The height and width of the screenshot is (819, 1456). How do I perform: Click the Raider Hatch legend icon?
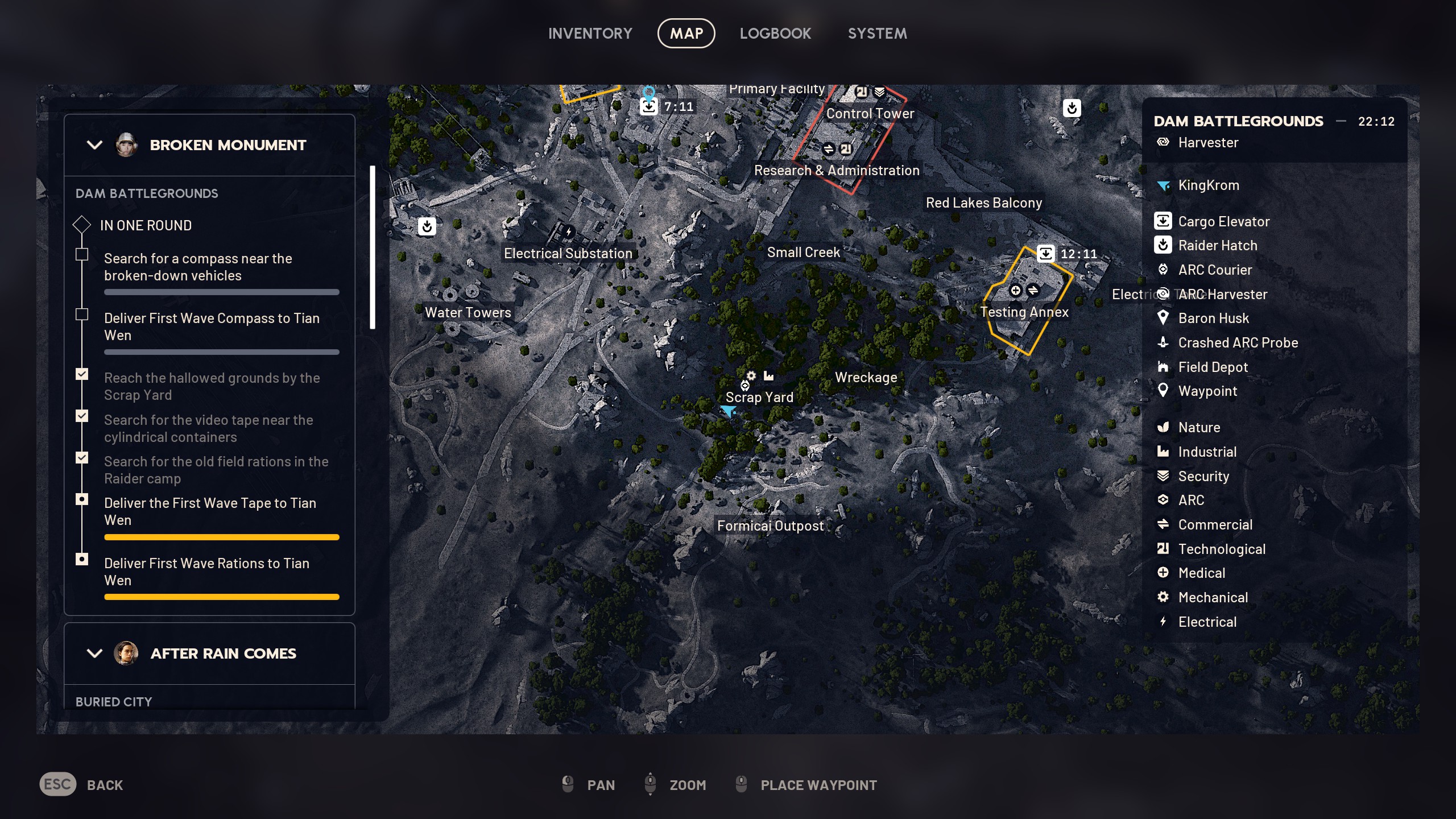[x=1163, y=245]
